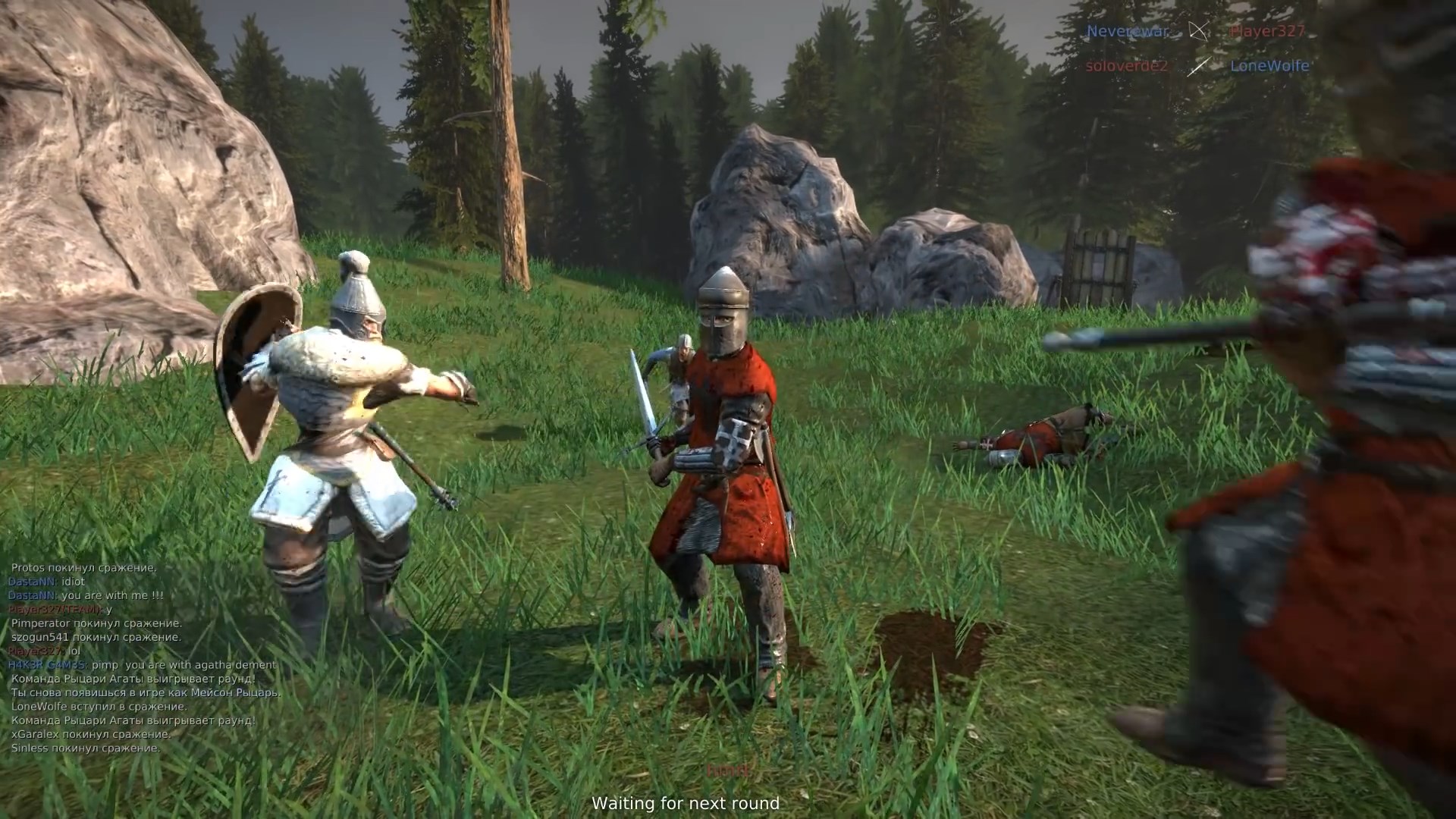
Task: Select the Nevercwar name in the killfeed
Action: point(1128,32)
